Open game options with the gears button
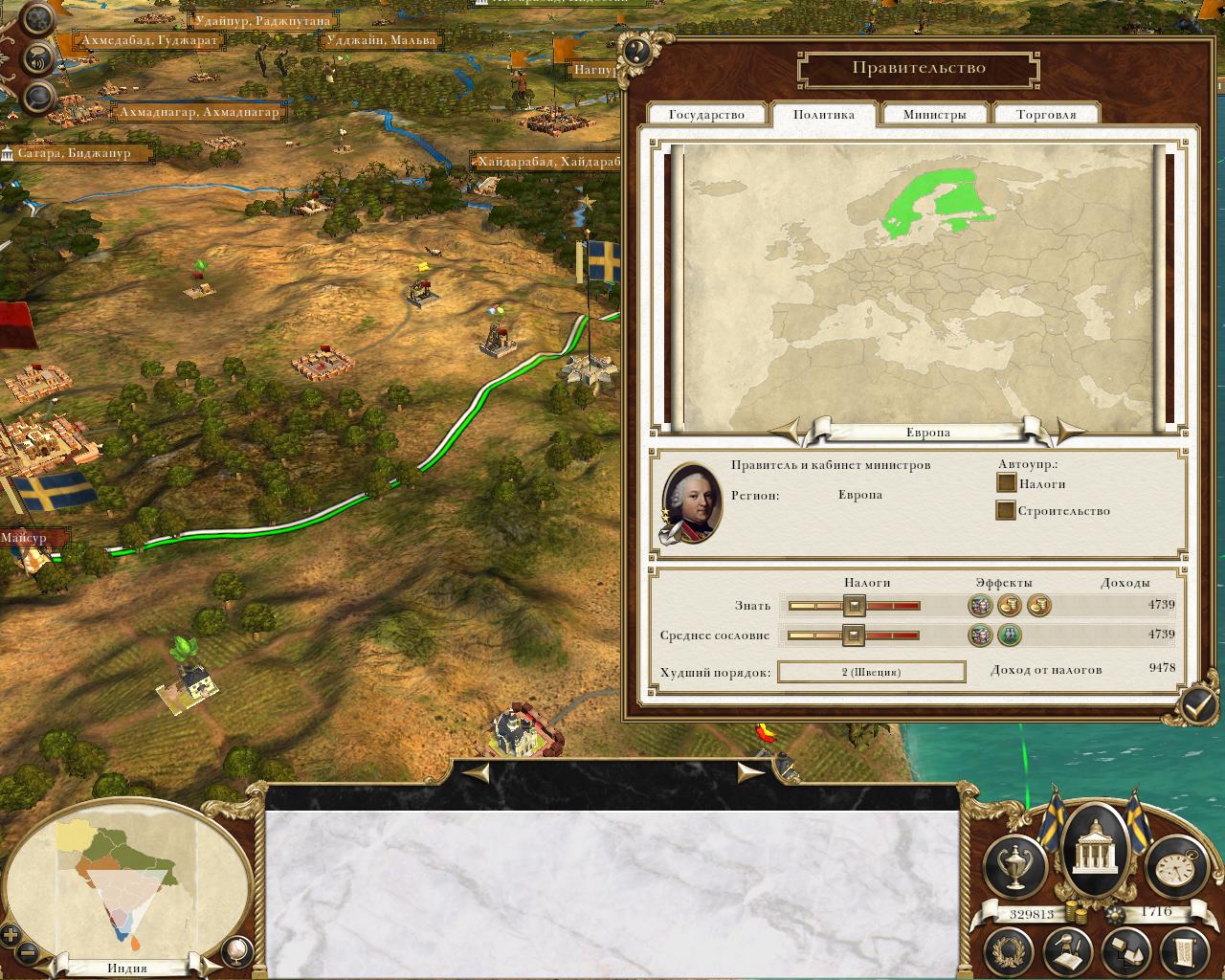The image size is (1225, 980). (36, 21)
